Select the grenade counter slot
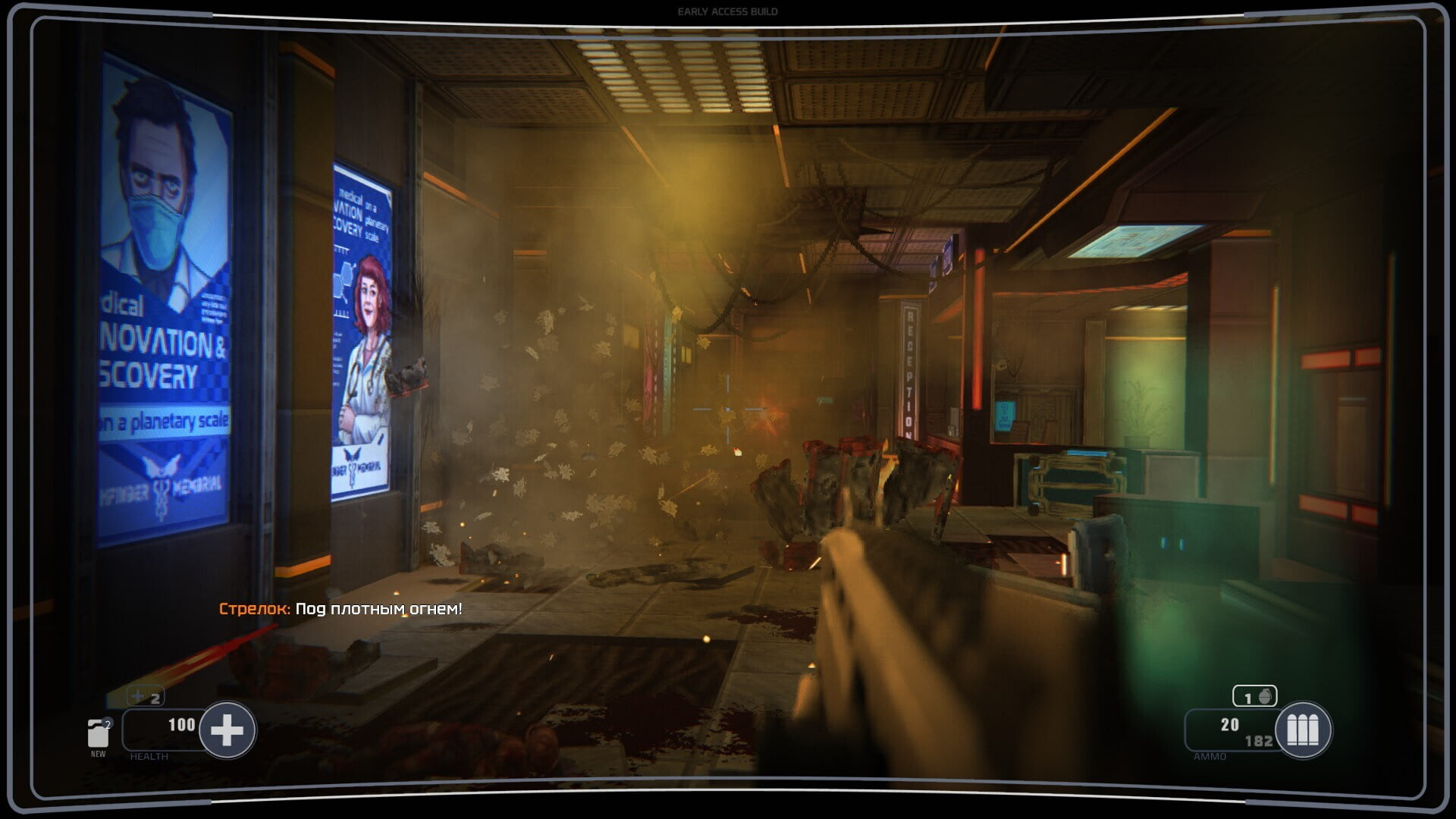Viewport: 1456px width, 819px height. (x=1254, y=696)
